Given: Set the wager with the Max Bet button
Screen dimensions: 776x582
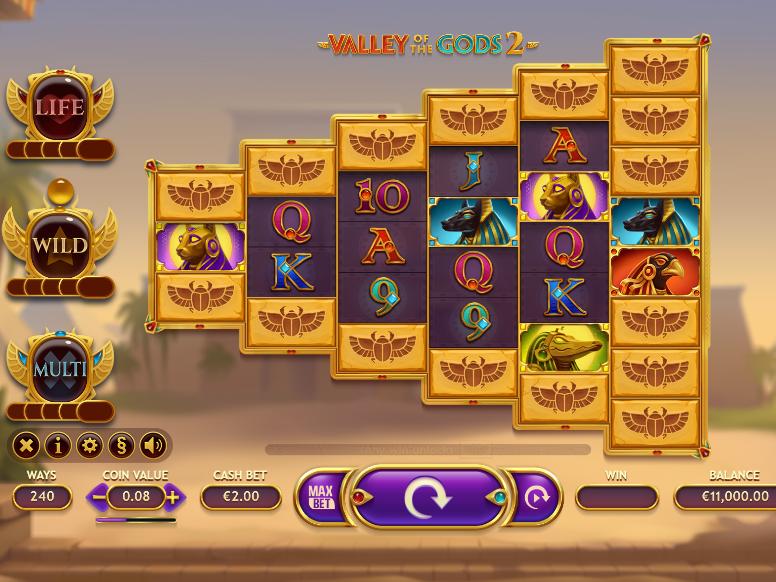Looking at the screenshot, I should (x=320, y=497).
